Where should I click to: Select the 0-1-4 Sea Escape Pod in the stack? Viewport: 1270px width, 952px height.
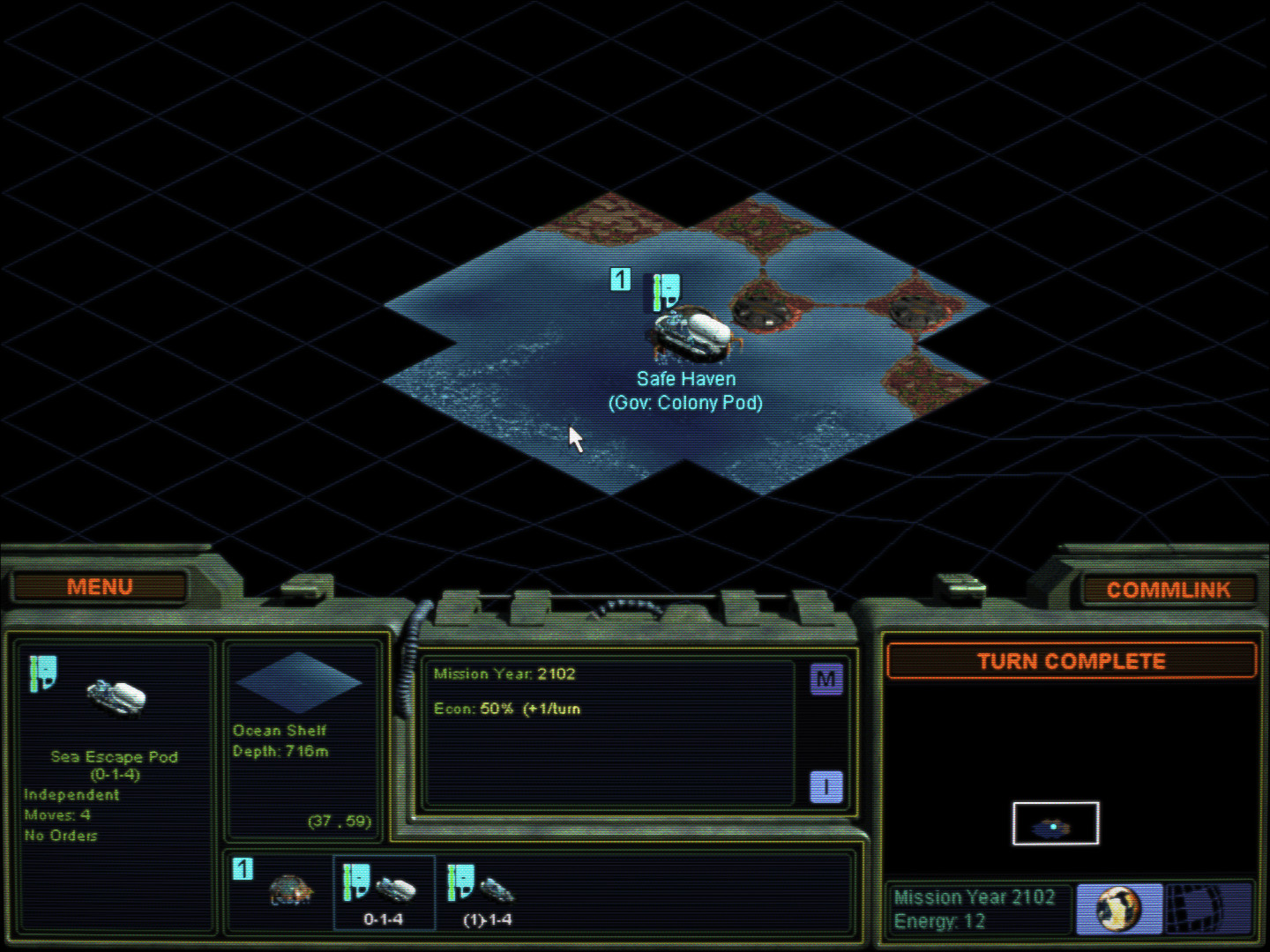(x=385, y=892)
